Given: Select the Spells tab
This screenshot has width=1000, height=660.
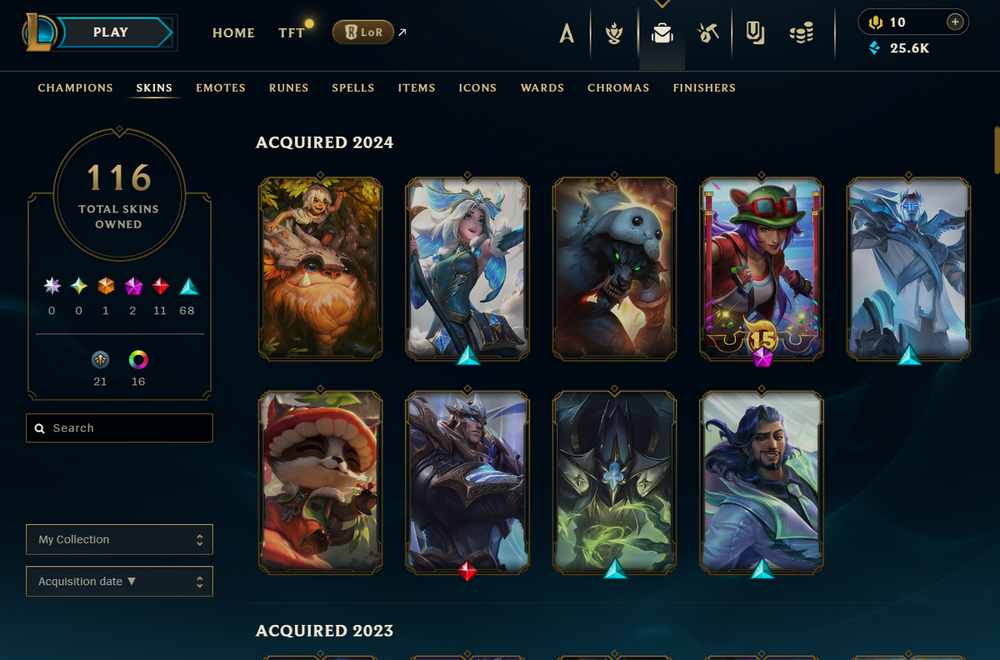Looking at the screenshot, I should [x=353, y=88].
